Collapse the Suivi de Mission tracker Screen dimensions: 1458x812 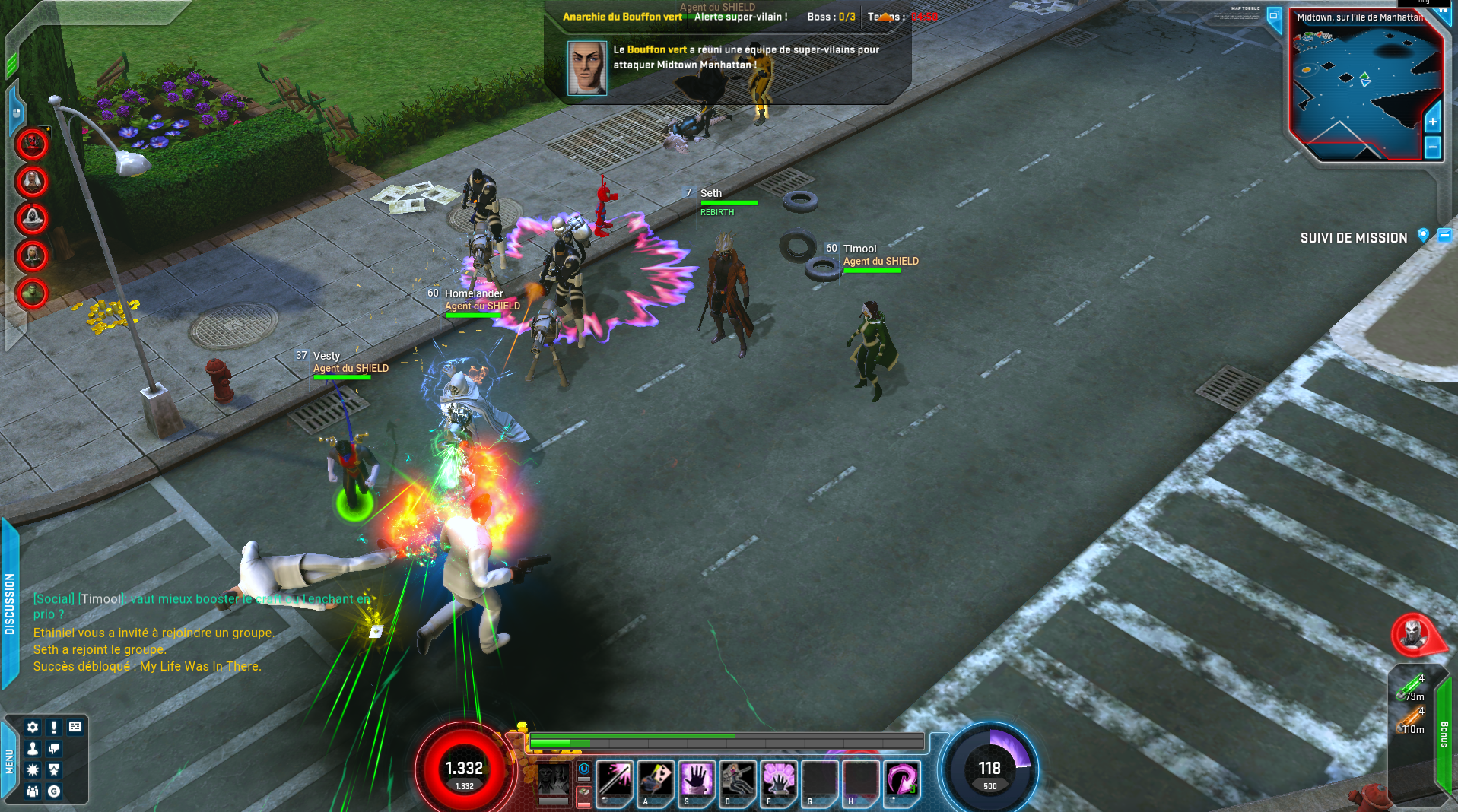click(x=1444, y=236)
